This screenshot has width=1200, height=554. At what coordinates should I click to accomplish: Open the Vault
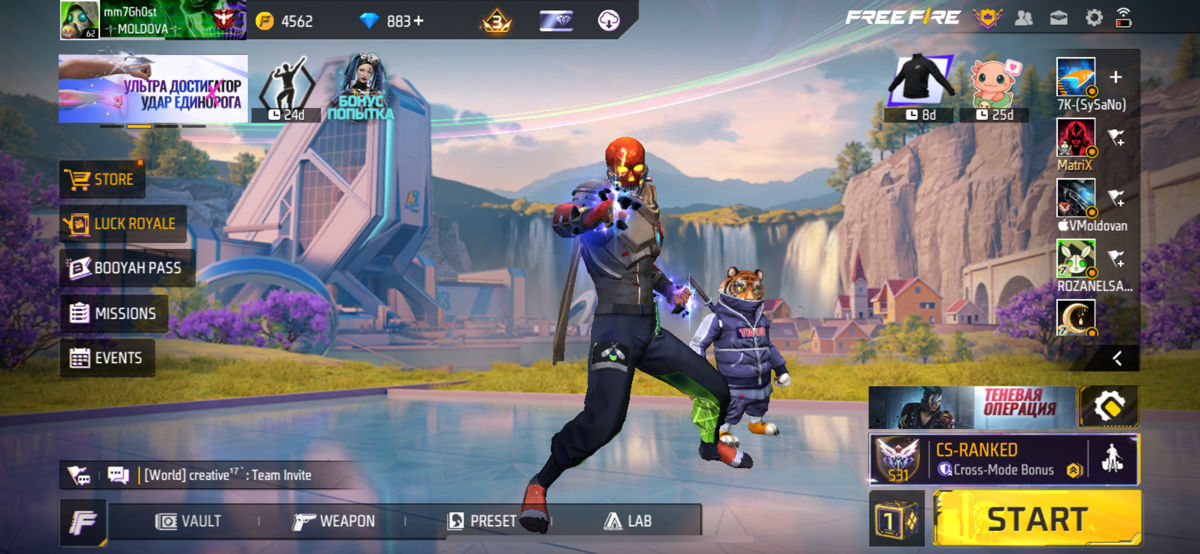tap(189, 521)
